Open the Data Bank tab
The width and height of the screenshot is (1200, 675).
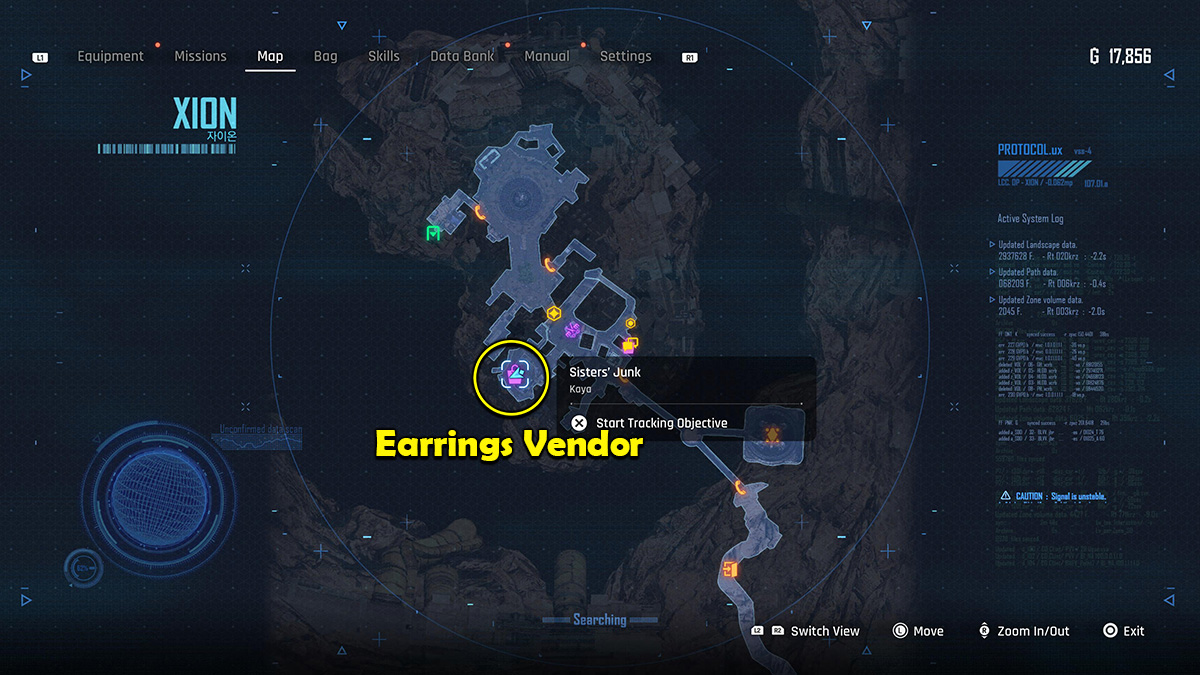pyautogui.click(x=462, y=57)
